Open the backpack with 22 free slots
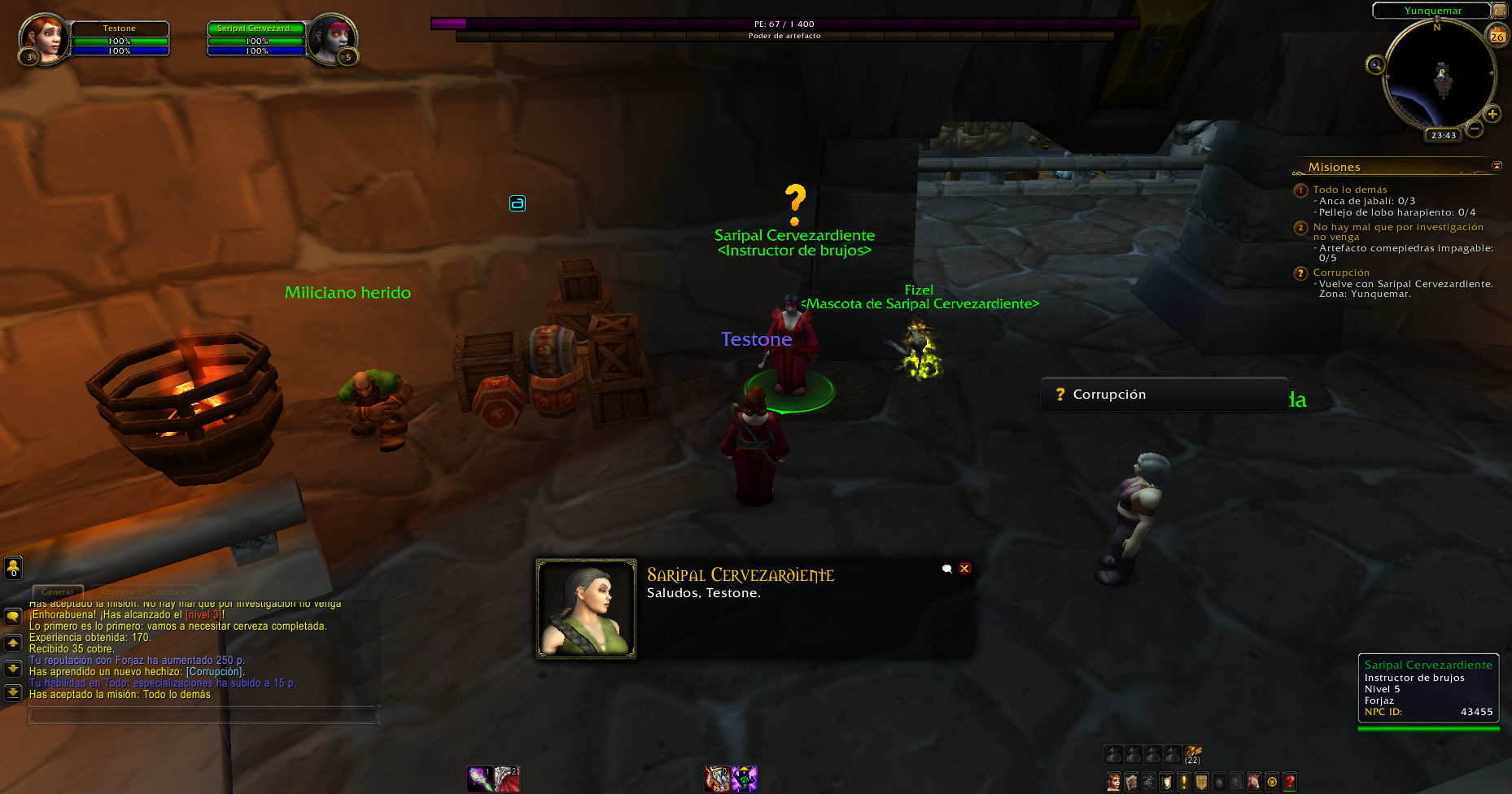Viewport: 1512px width, 794px height. click(1192, 755)
